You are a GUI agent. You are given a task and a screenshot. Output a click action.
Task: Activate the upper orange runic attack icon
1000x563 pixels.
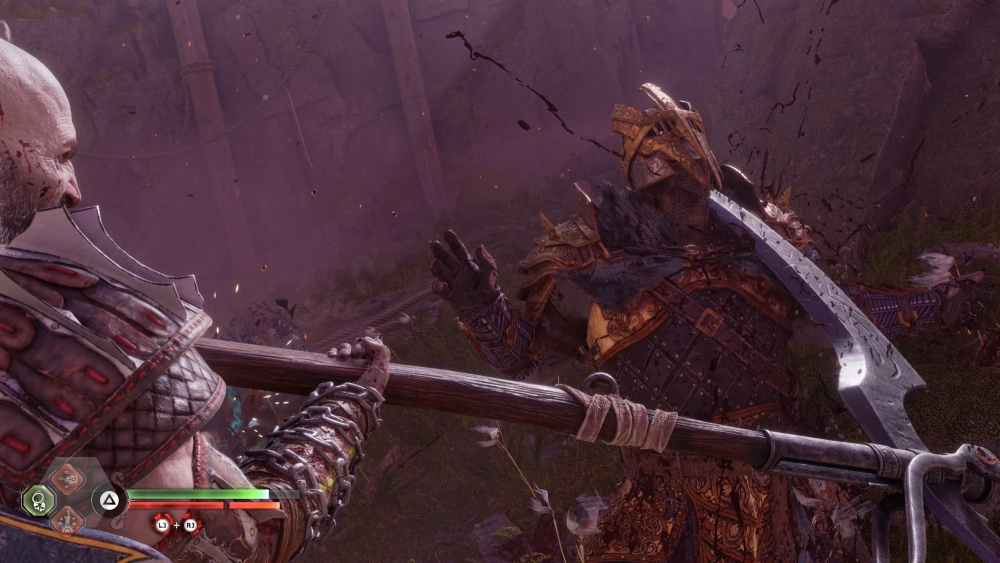(68, 479)
